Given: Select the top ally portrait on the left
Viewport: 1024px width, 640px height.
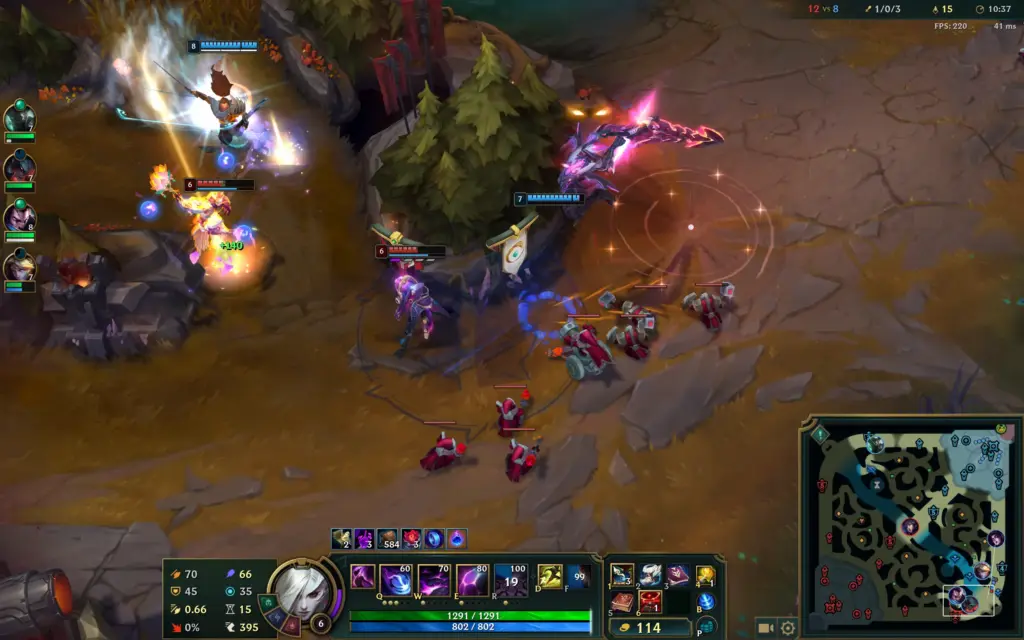Looking at the screenshot, I should point(19,118).
